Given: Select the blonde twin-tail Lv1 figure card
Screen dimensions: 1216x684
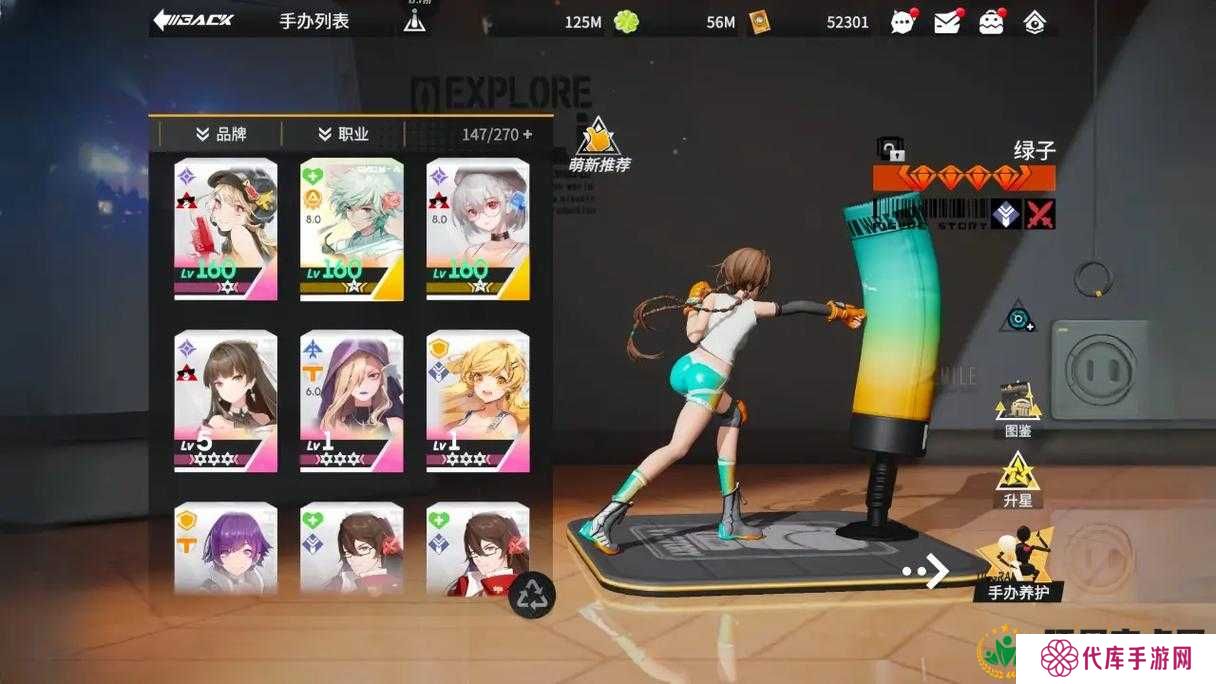Looking at the screenshot, I should click(478, 400).
